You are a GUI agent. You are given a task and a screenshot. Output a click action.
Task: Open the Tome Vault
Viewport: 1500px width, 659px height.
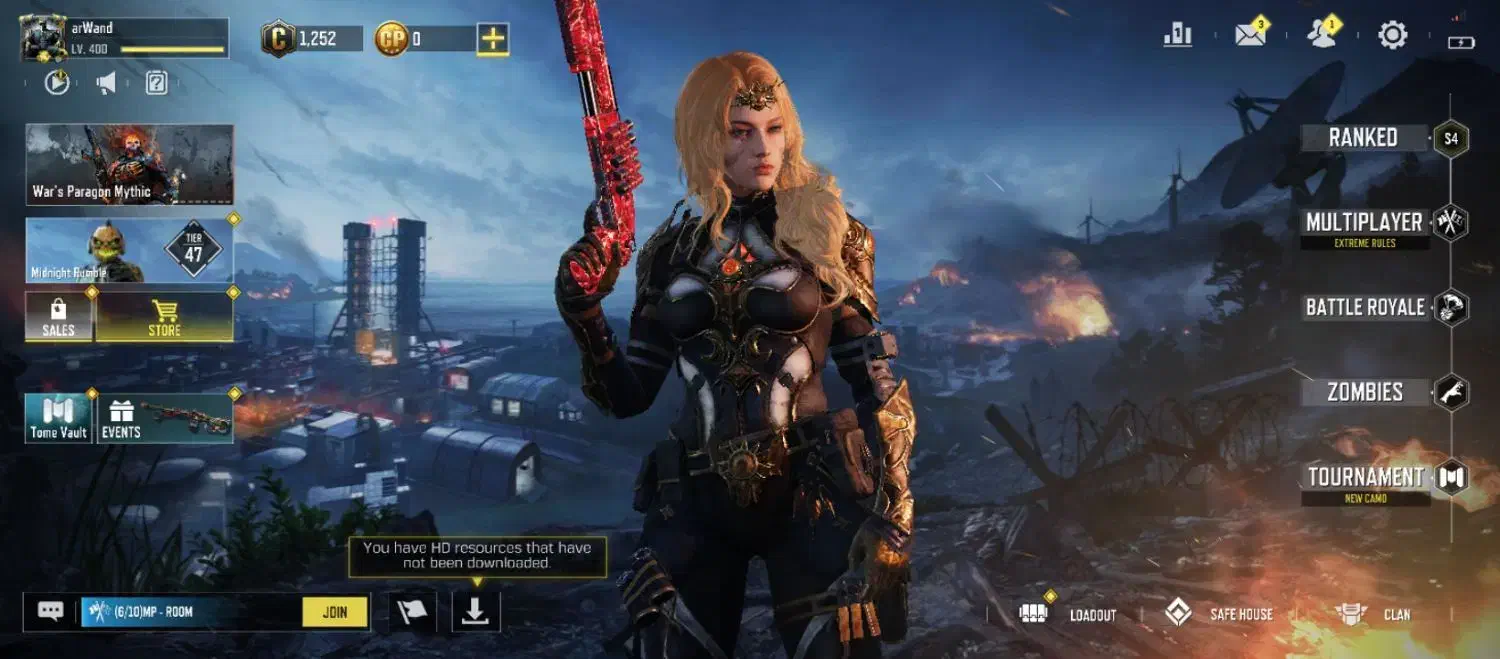click(59, 418)
